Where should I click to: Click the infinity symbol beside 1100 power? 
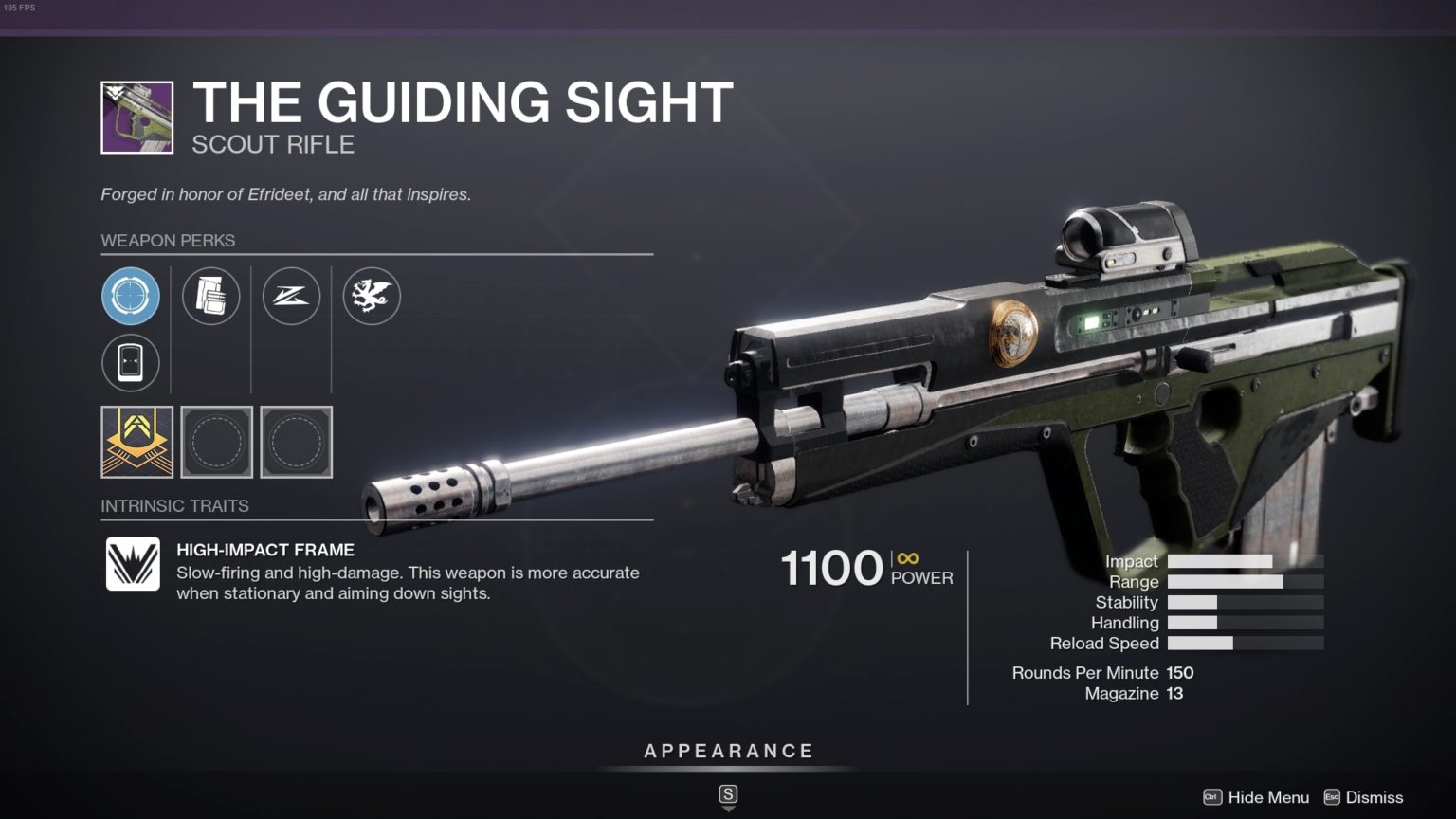(x=907, y=558)
